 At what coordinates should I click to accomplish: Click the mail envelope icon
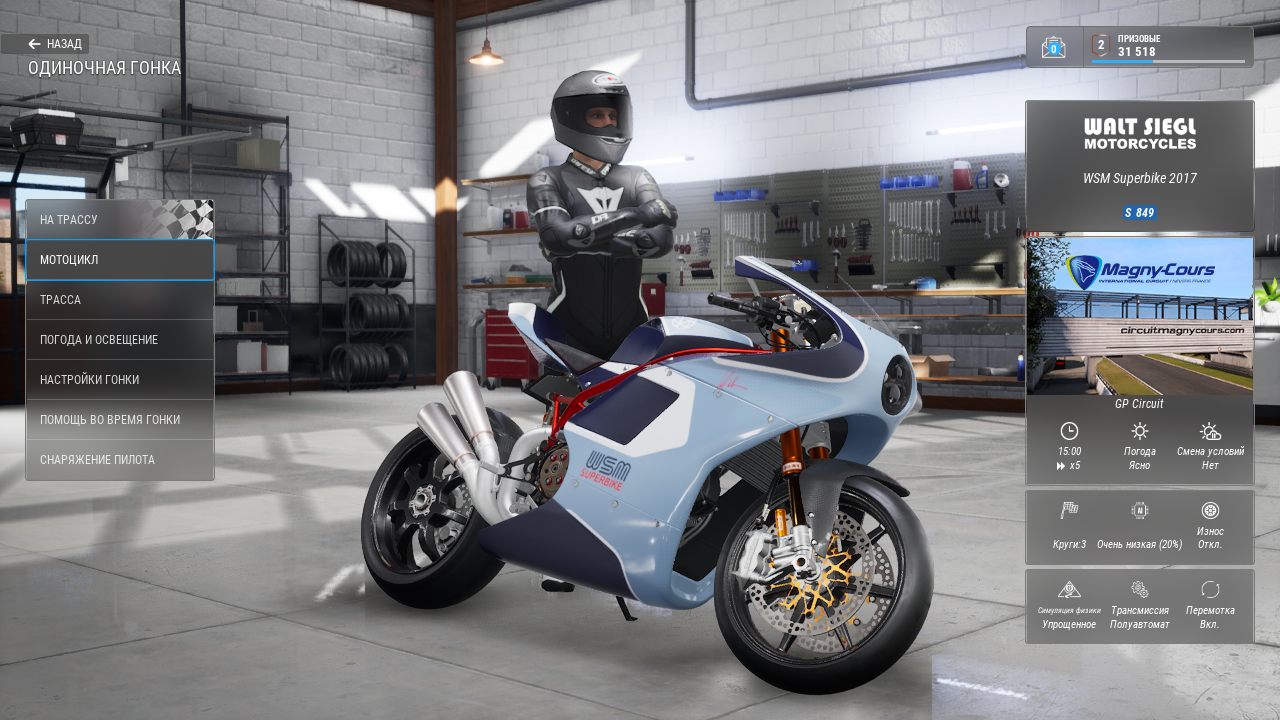point(1053,47)
